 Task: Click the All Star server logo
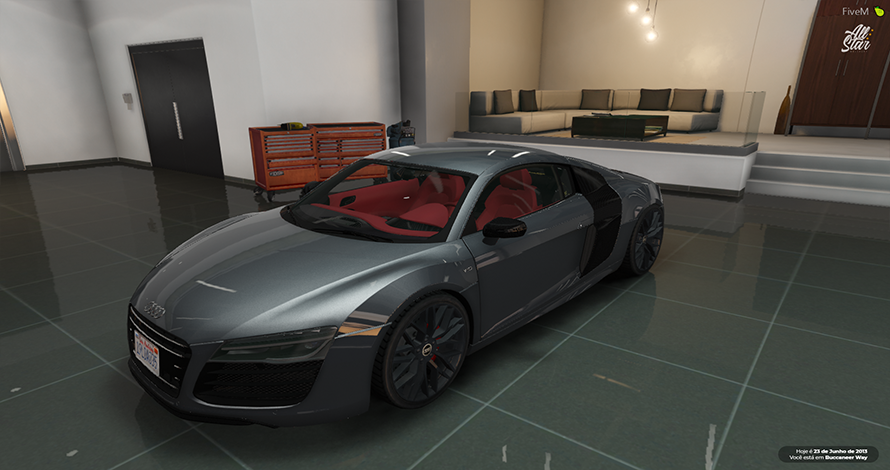pyautogui.click(x=856, y=38)
